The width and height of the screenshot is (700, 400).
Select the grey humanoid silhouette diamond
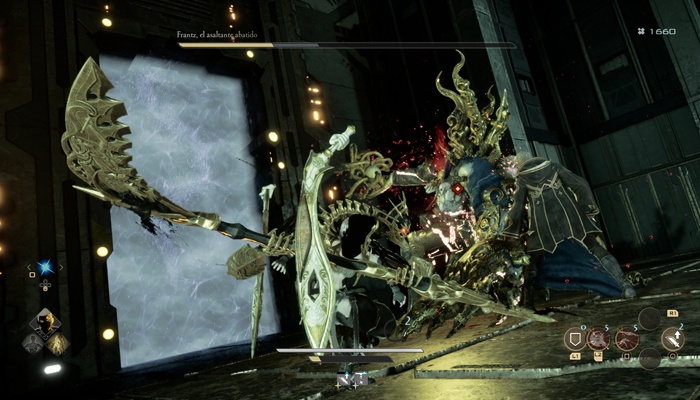tap(31, 342)
